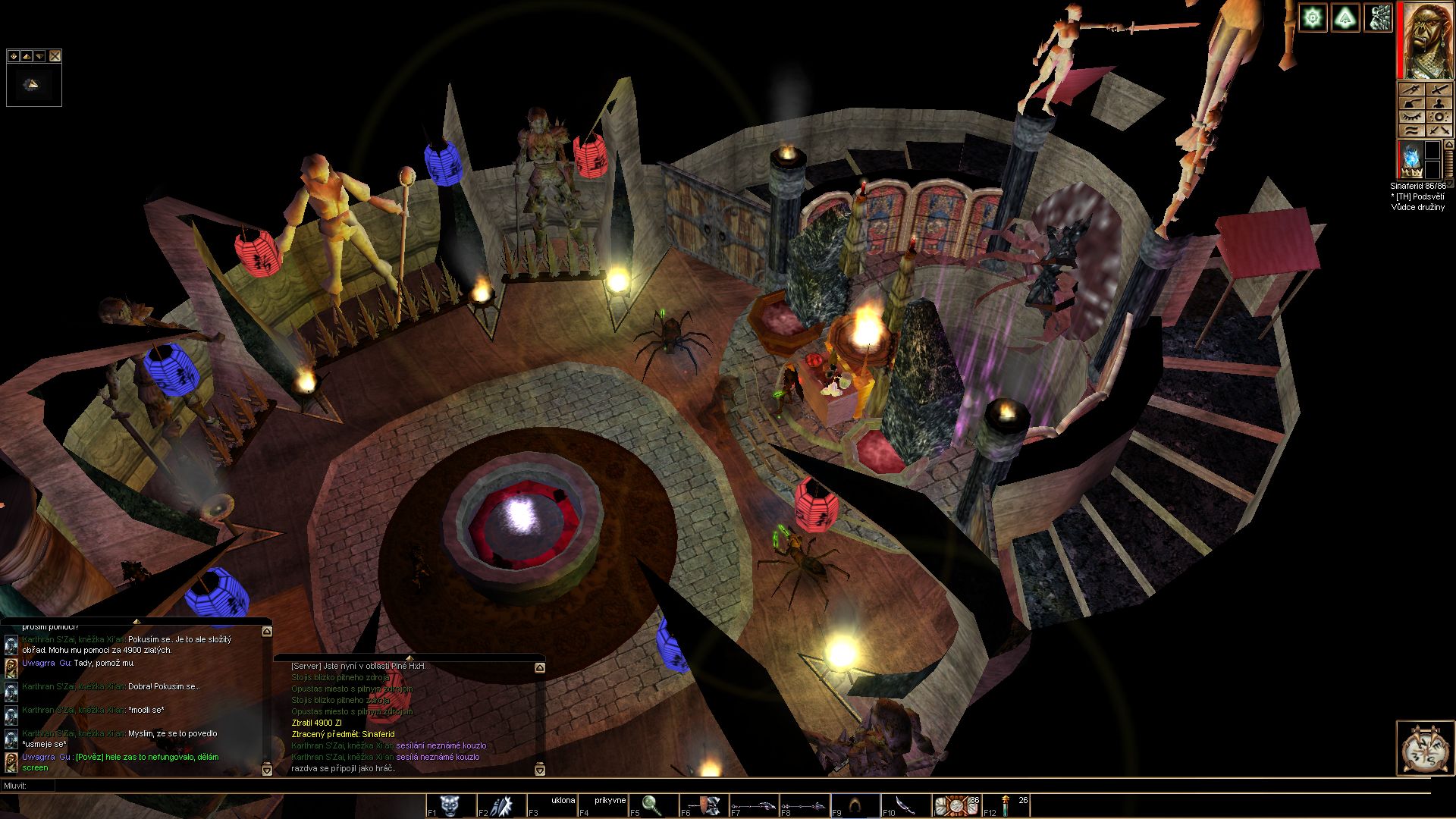This screenshot has width=1456, height=819.
Task: Click the chat log scroll-down arrow
Action: click(267, 770)
